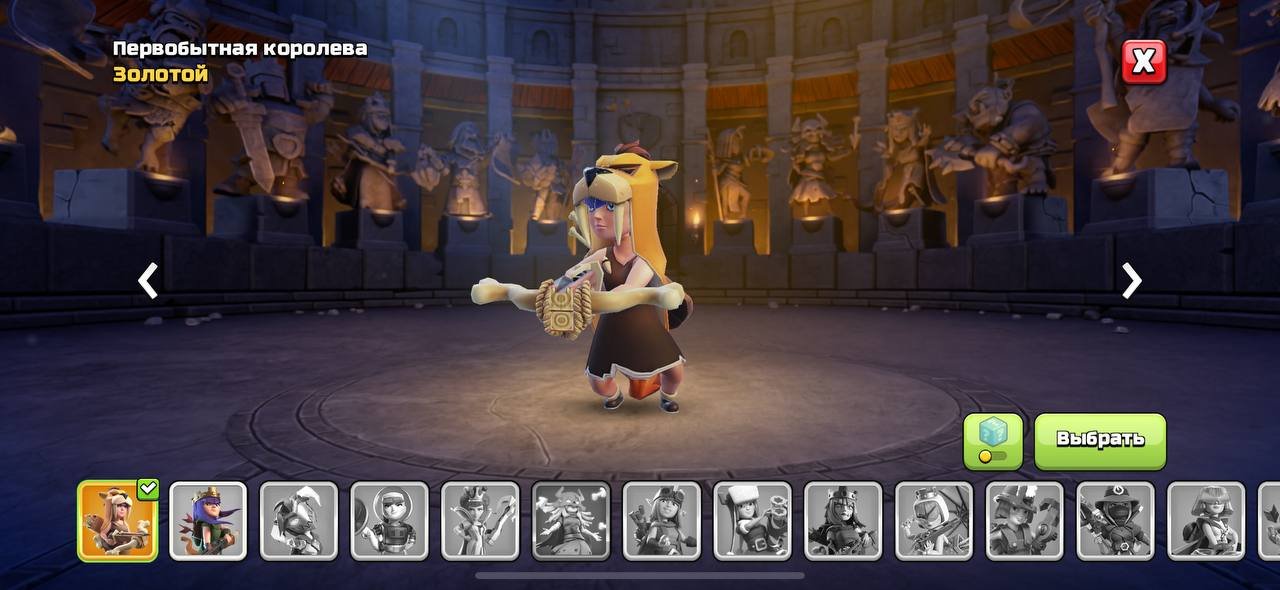Pick the astronaut helmet queen skin
The height and width of the screenshot is (590, 1280).
[390, 521]
